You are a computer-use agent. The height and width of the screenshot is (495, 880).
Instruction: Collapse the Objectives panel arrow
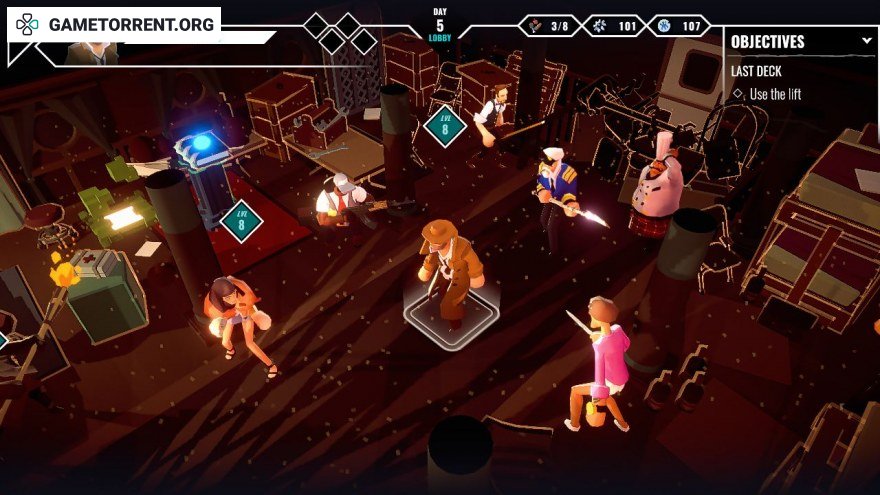866,41
